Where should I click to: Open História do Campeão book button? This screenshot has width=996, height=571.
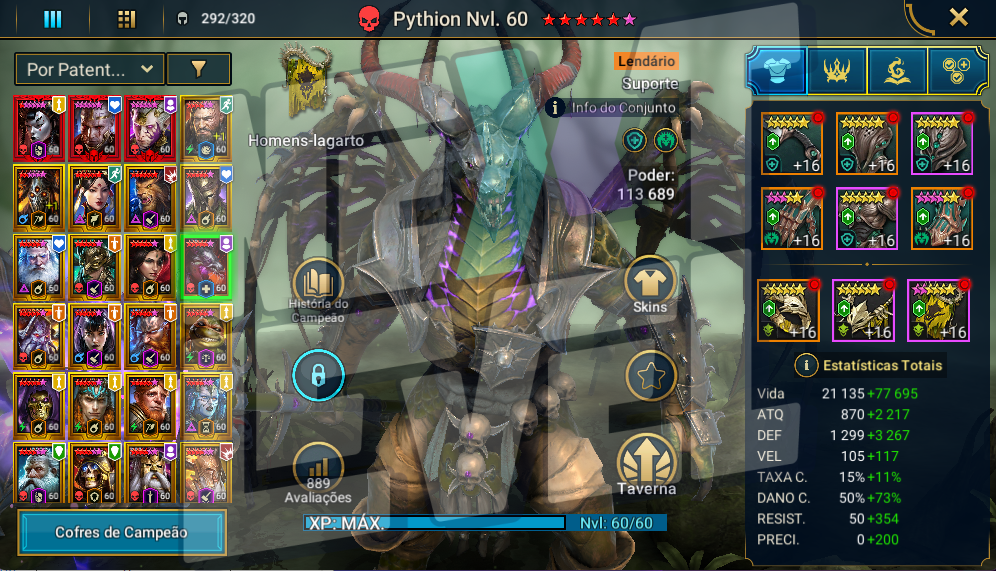point(319,285)
